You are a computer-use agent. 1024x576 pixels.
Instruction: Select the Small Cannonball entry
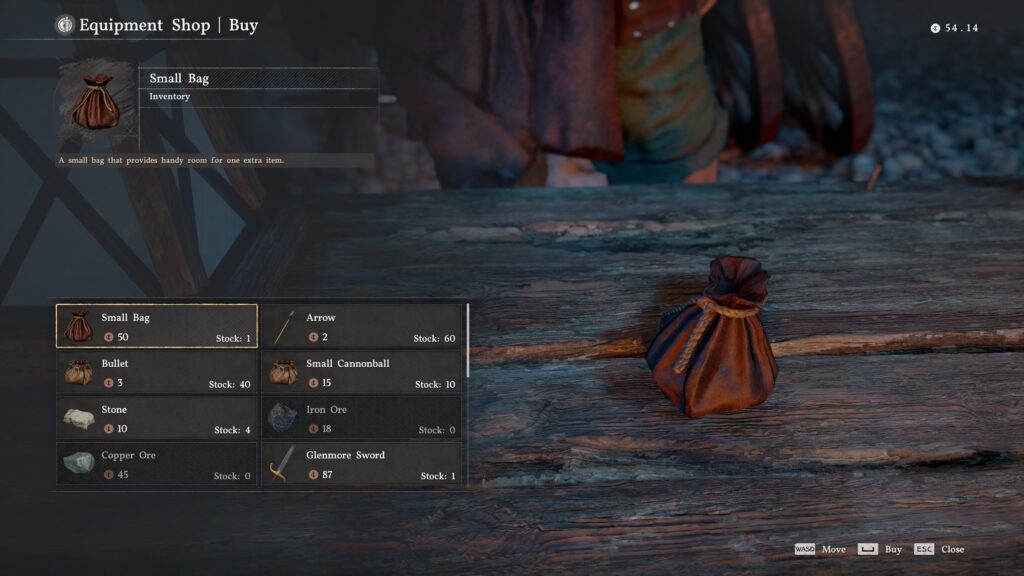click(362, 372)
